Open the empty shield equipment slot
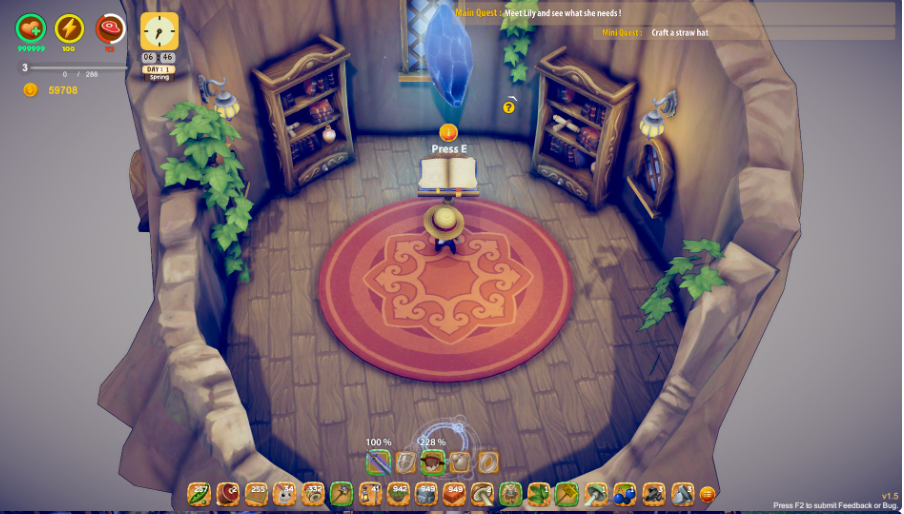This screenshot has height=514, width=904. pyautogui.click(x=405, y=462)
